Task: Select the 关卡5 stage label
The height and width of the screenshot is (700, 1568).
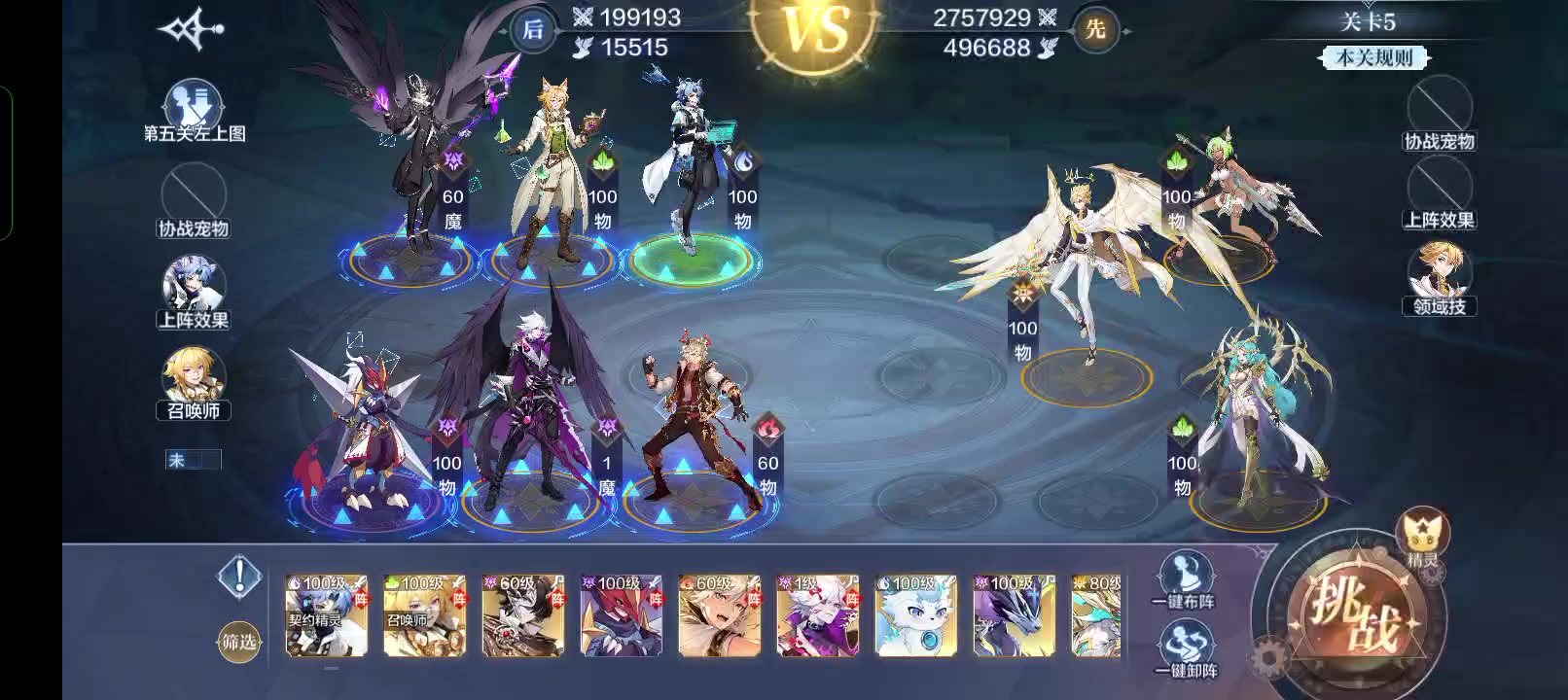Action: pyautogui.click(x=1370, y=21)
